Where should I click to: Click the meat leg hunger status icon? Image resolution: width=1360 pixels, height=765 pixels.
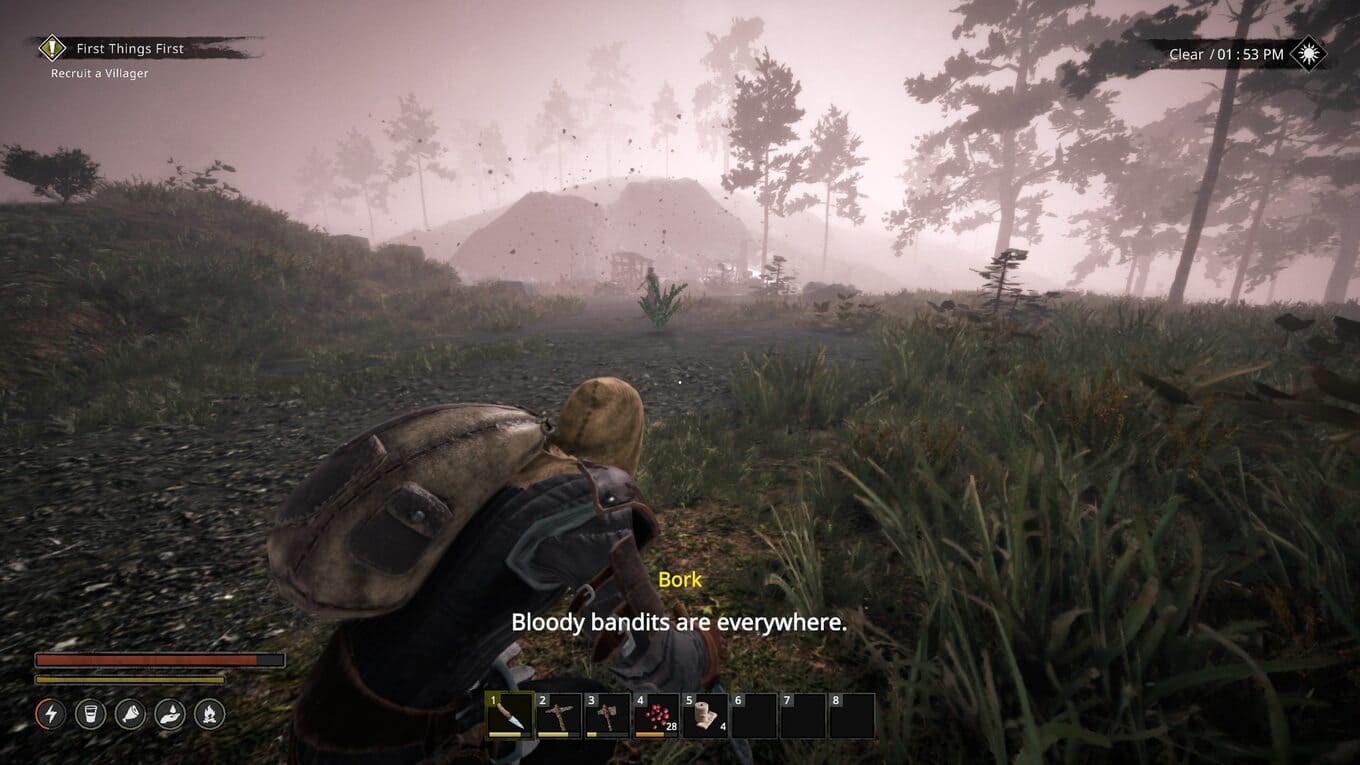pos(130,714)
